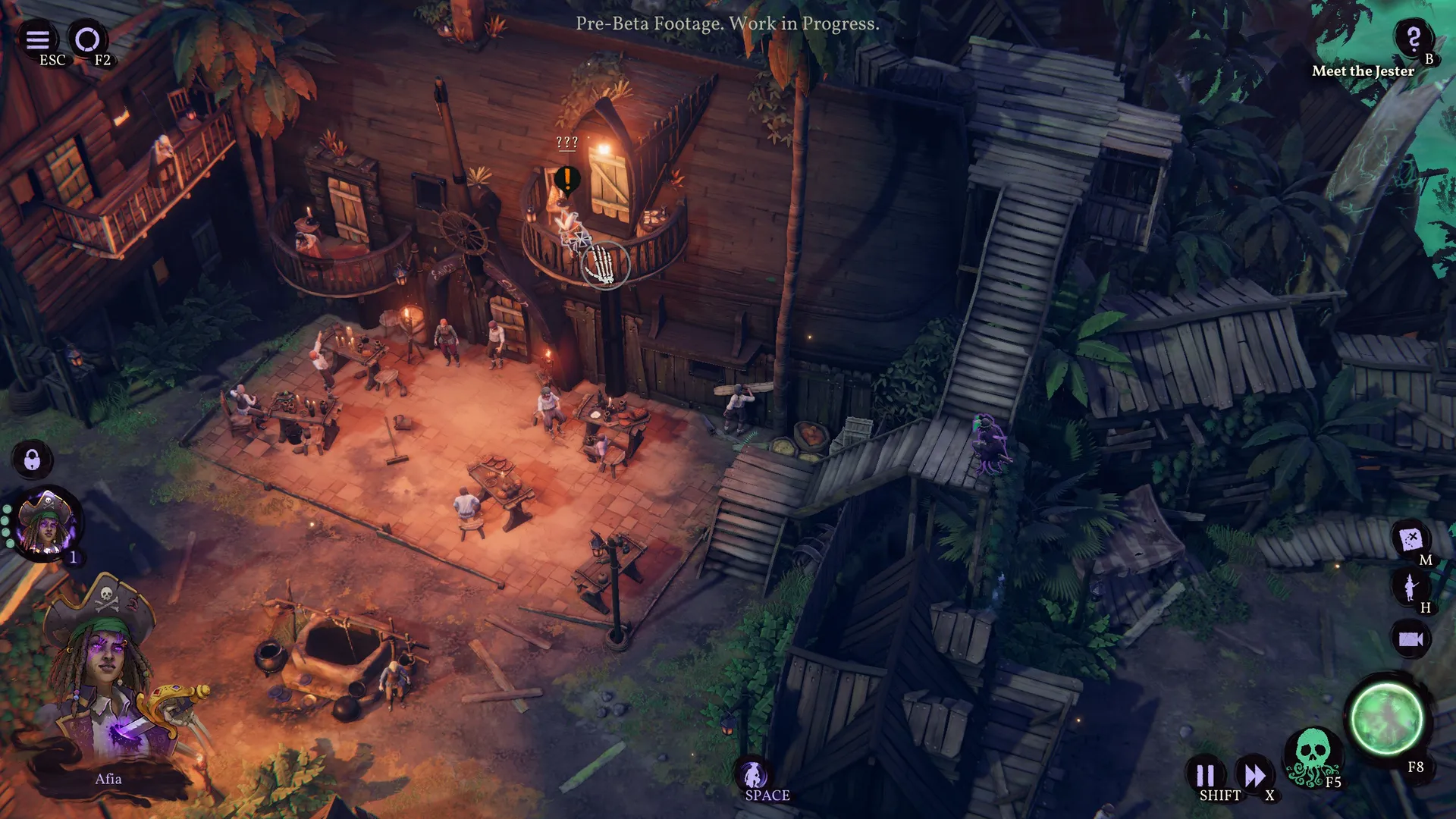Click the crouching figure icon at bottom center
This screenshot has width=1456, height=819.
[753, 775]
